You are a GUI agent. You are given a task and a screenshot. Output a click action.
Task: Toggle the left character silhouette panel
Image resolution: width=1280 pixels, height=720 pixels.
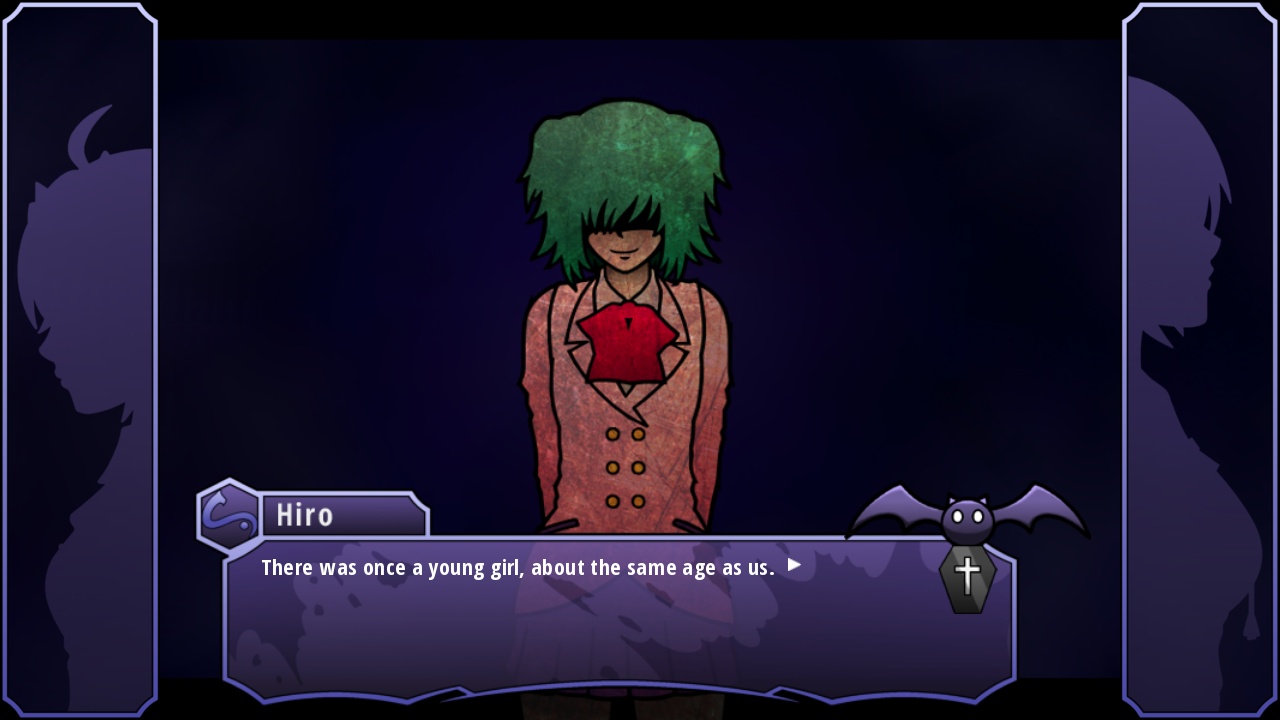click(x=78, y=360)
